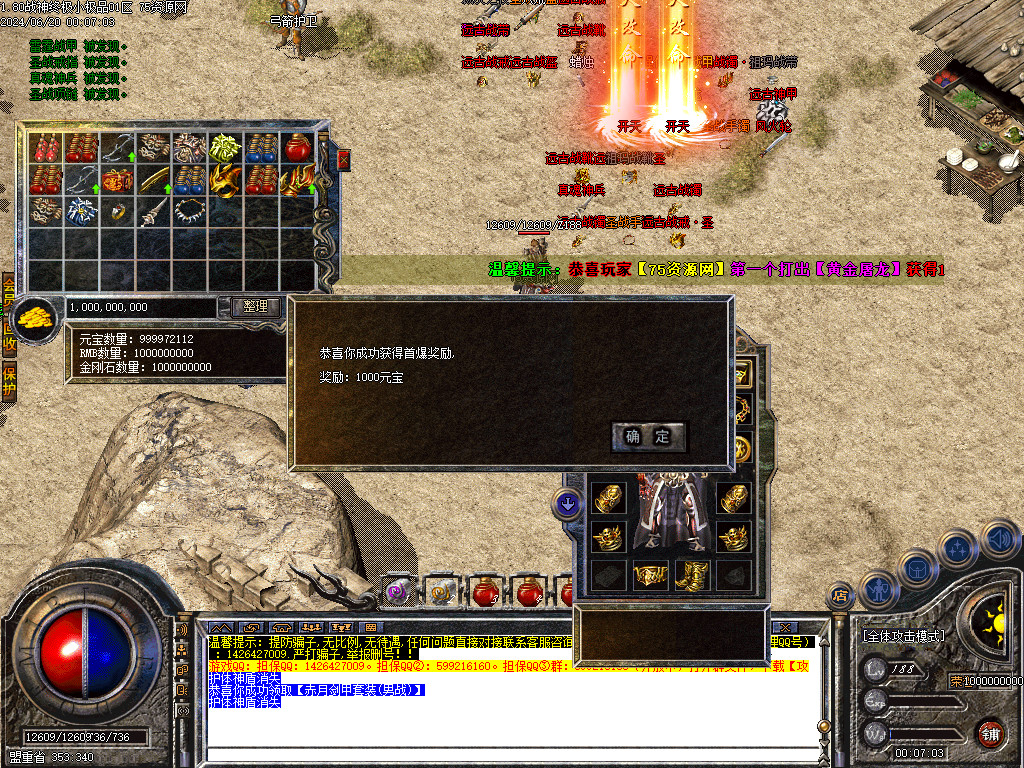Click the 全体攻击模式 attack mode label

coord(904,635)
